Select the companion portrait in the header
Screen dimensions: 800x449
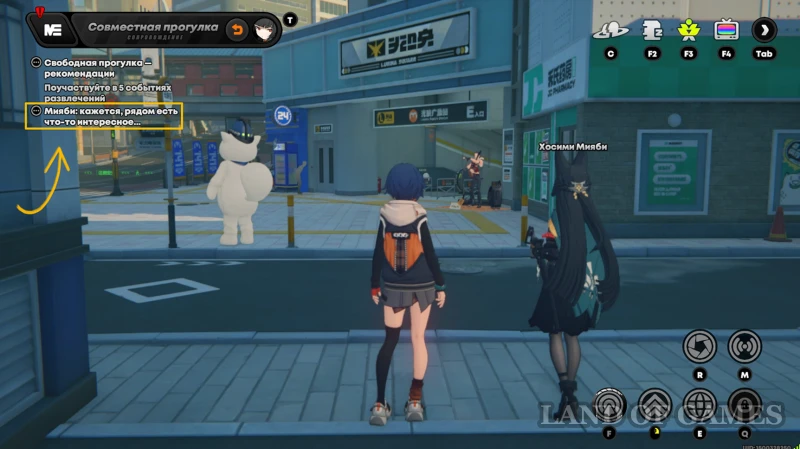pyautogui.click(x=265, y=29)
